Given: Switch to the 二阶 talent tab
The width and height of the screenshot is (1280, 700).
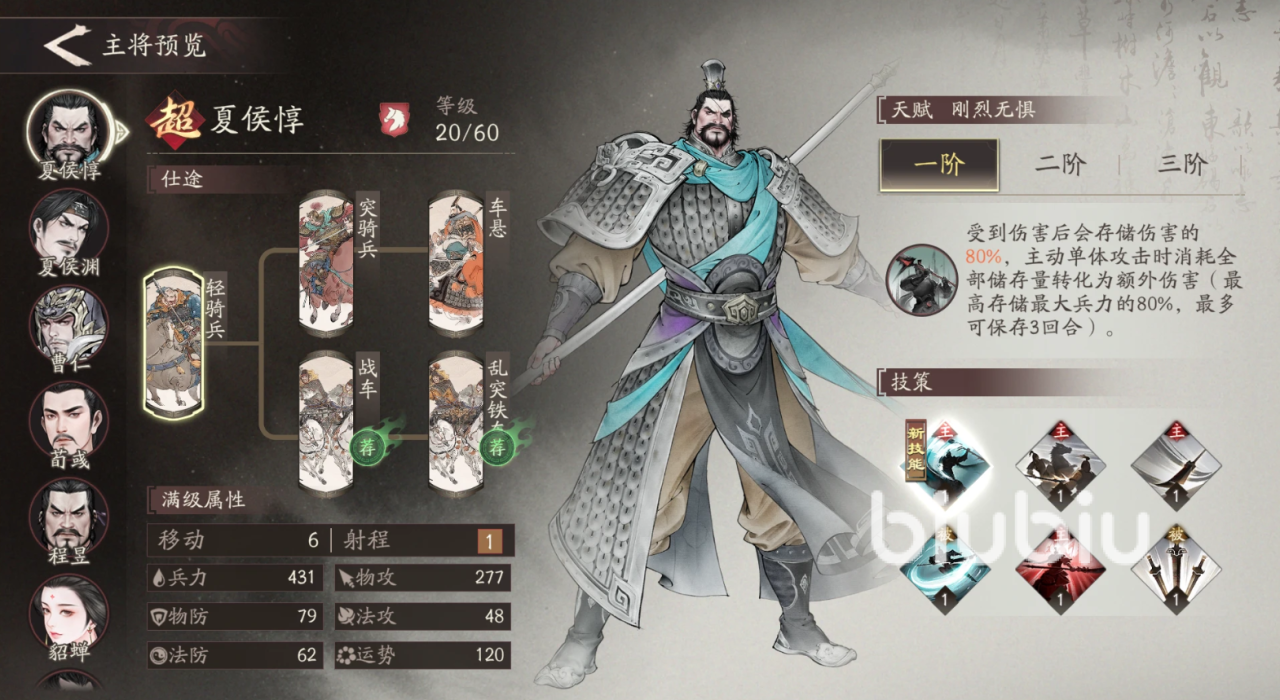Looking at the screenshot, I should point(1060,165).
